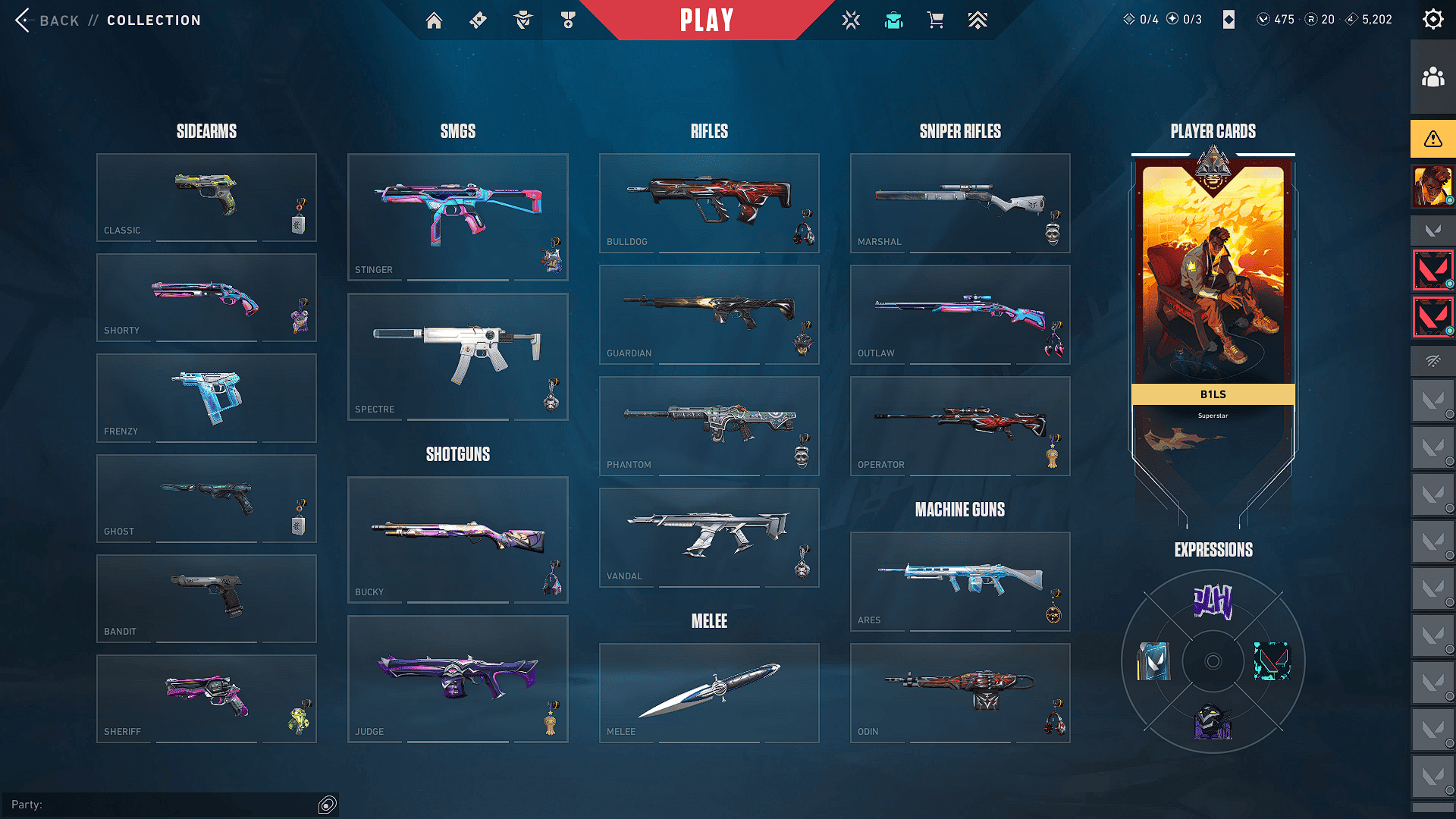The image size is (1456, 819).
Task: Go back from the Collection screen
Action: point(45,20)
